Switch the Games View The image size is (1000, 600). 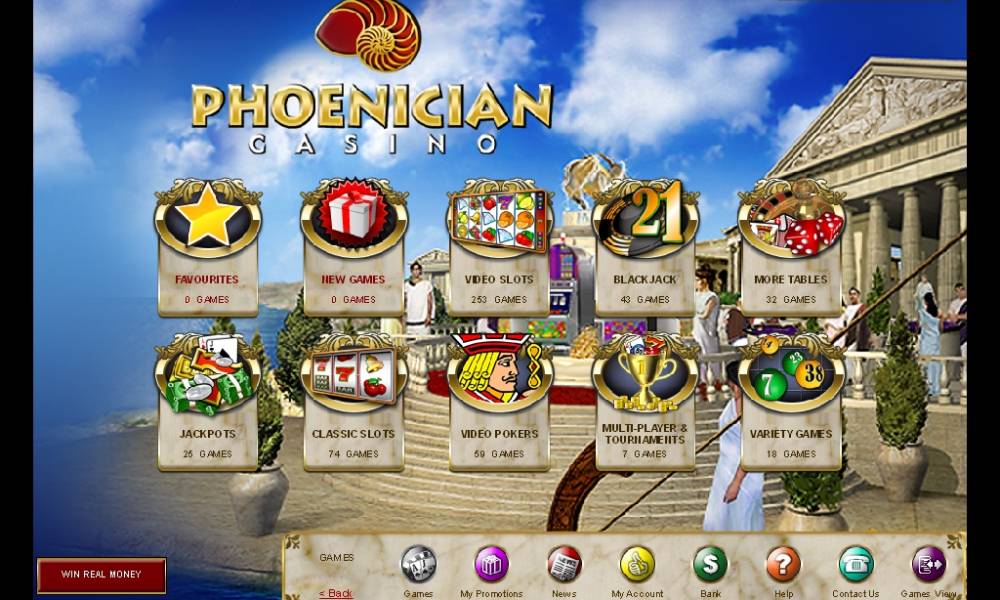coord(929,565)
